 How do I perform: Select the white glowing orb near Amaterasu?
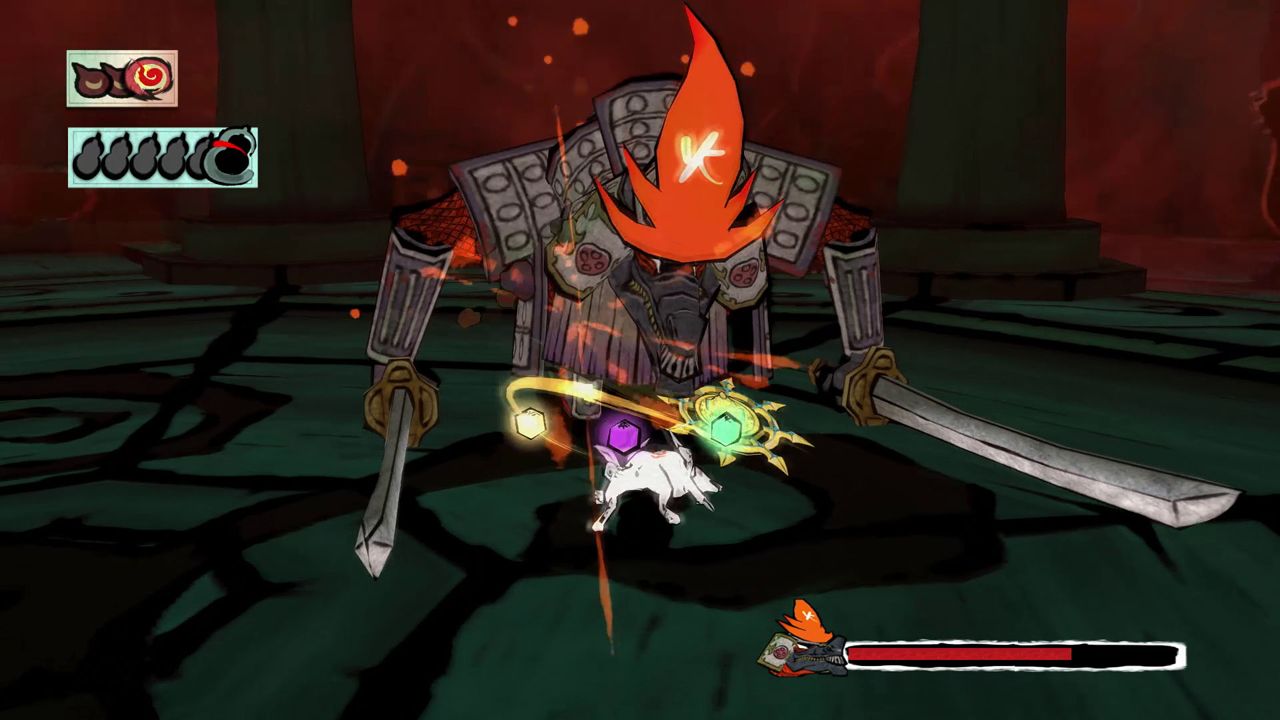pos(529,423)
